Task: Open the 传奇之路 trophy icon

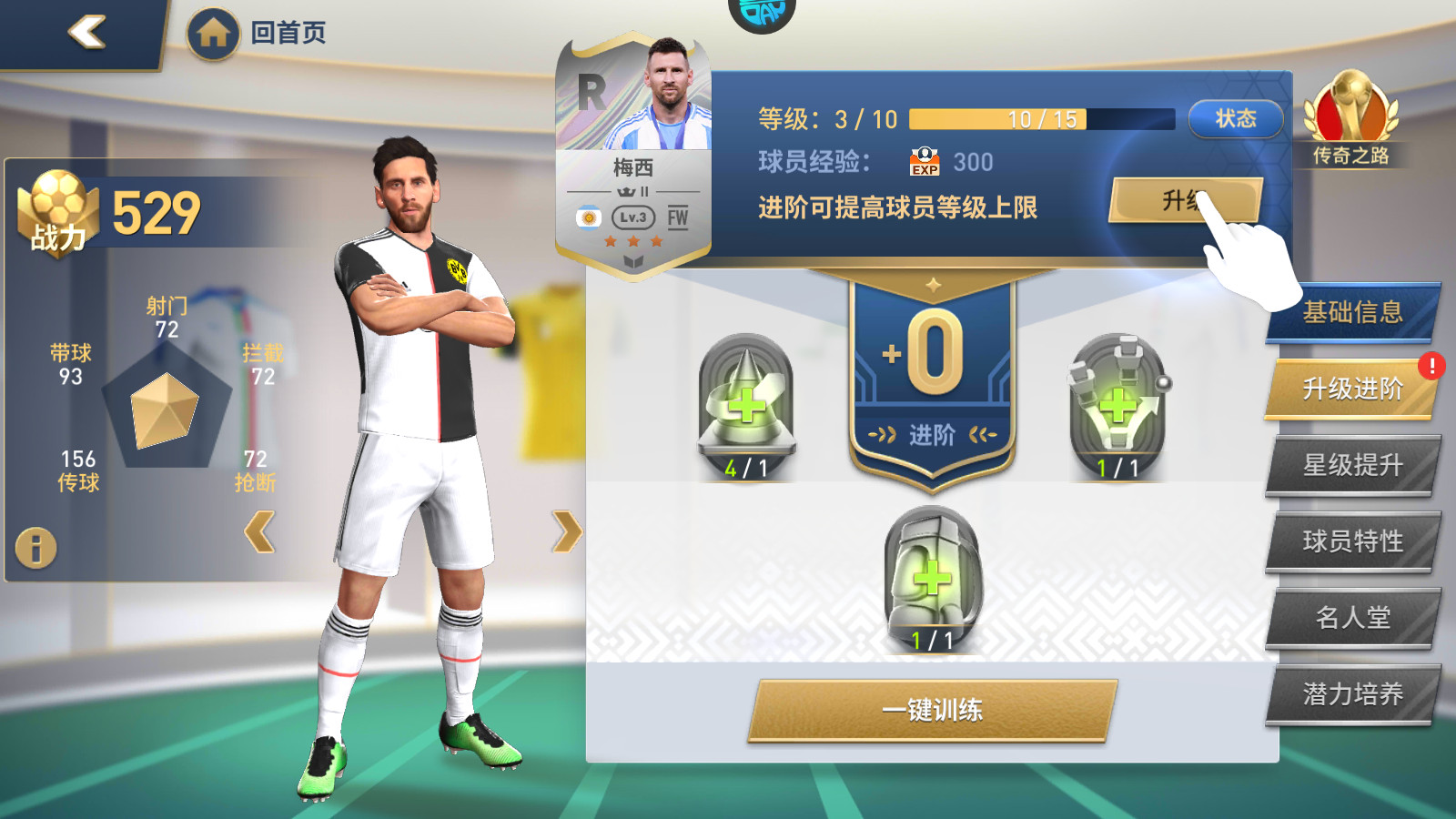Action: pyautogui.click(x=1353, y=118)
